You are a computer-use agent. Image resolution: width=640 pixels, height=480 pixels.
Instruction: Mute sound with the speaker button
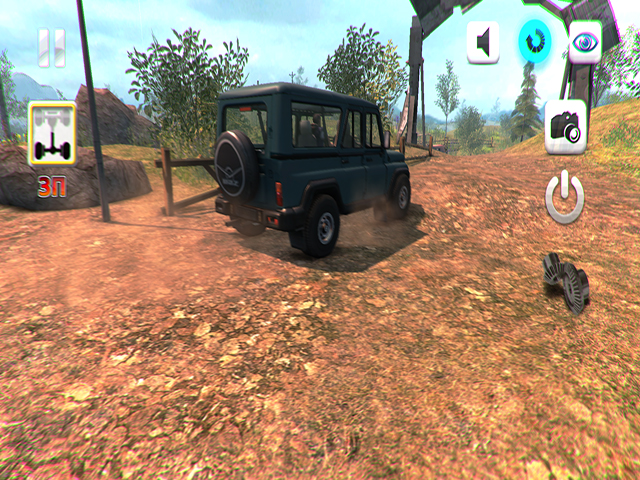tap(483, 42)
